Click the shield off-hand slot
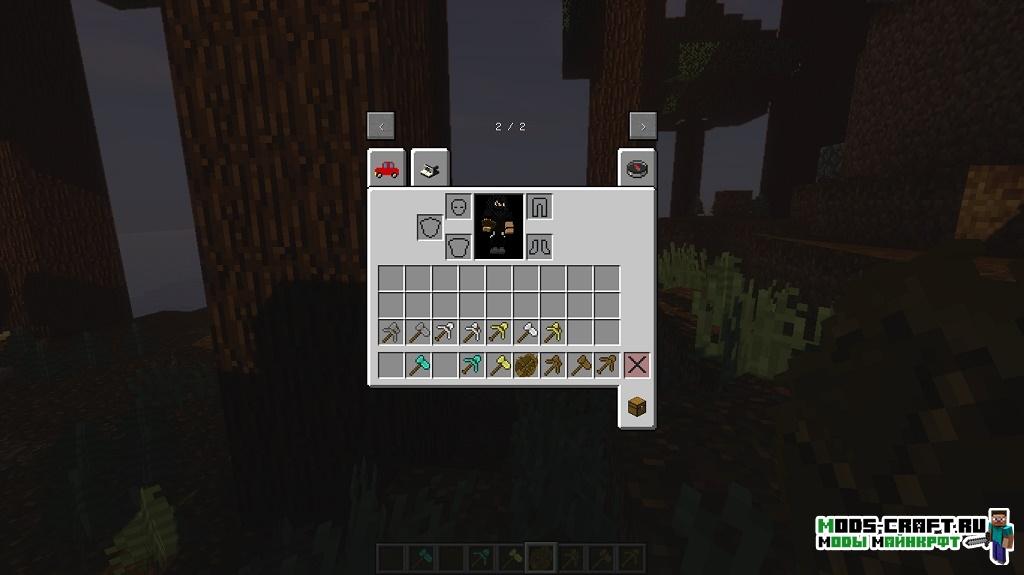Viewport: 1024px width, 575px height. point(430,227)
